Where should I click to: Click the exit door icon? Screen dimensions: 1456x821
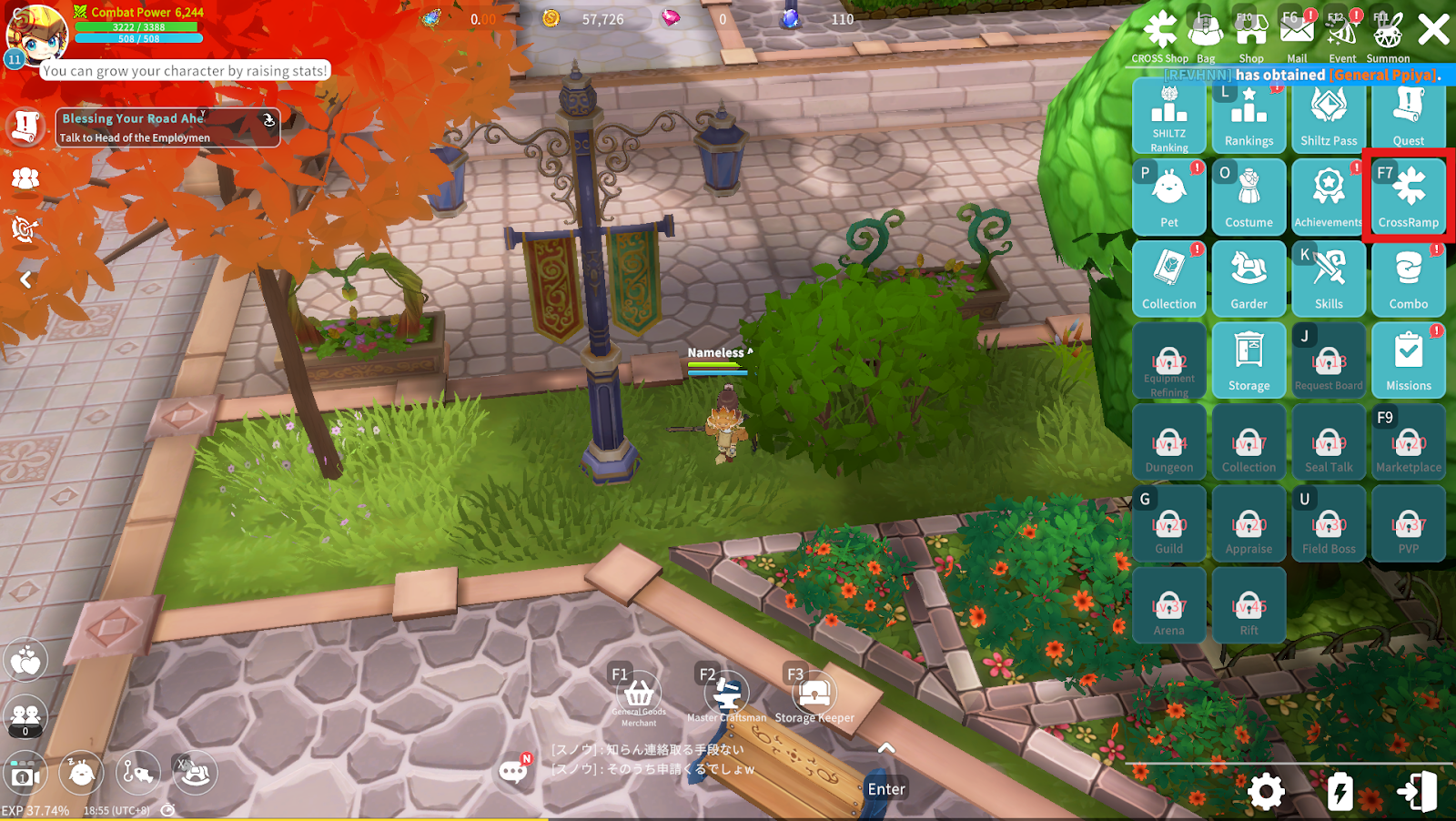pyautogui.click(x=1417, y=792)
